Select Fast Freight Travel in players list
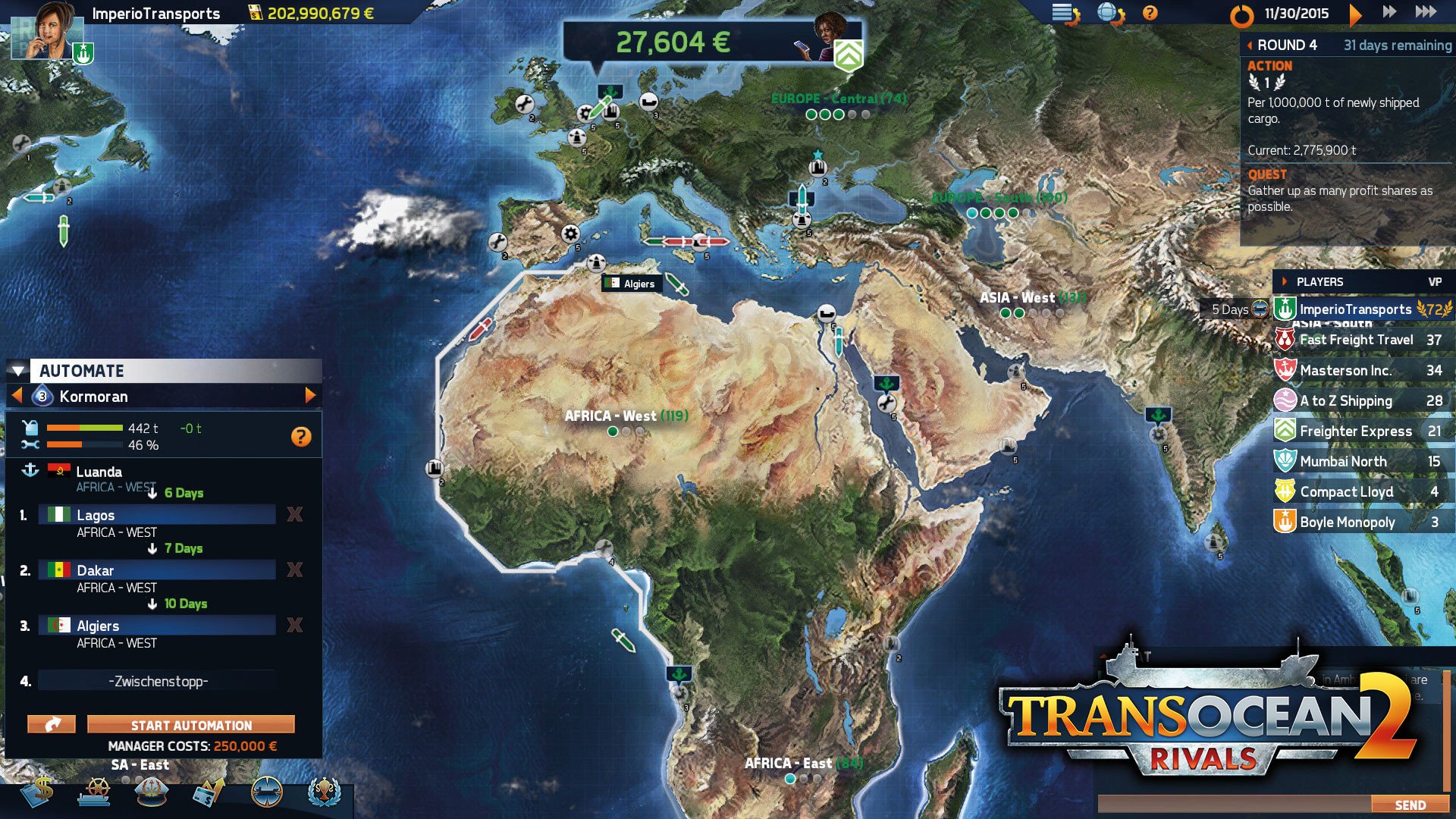This screenshot has width=1456, height=819. [x=1356, y=340]
